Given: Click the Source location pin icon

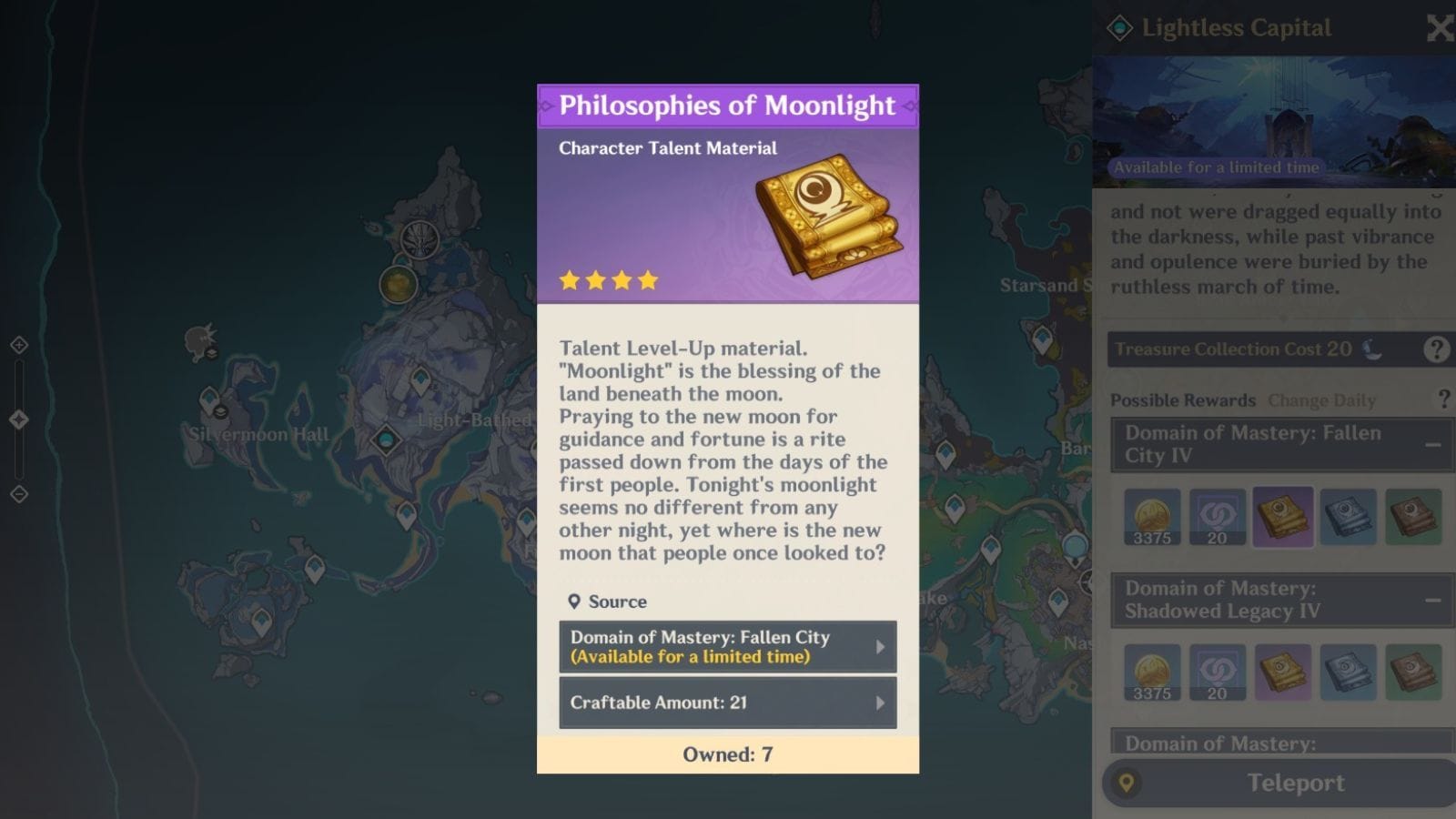Looking at the screenshot, I should 573,602.
